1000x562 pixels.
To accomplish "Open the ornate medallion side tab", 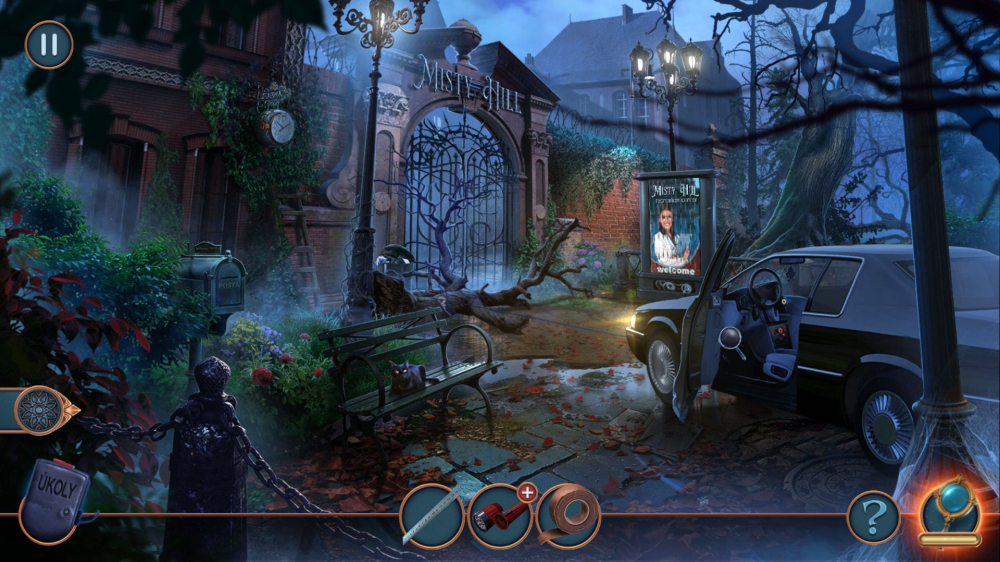I will coord(44,409).
